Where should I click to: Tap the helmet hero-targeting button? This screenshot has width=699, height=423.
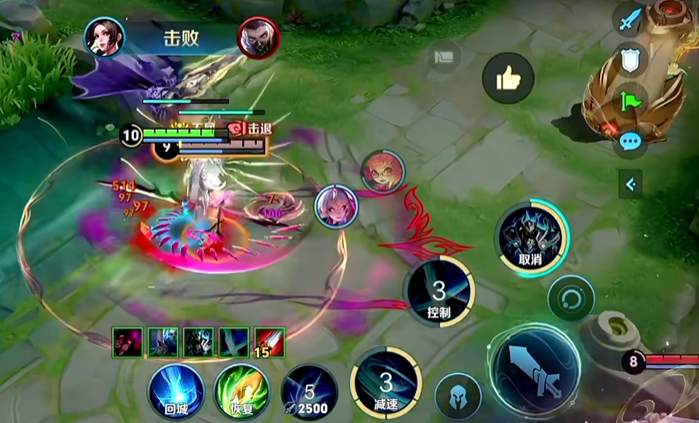(457, 395)
